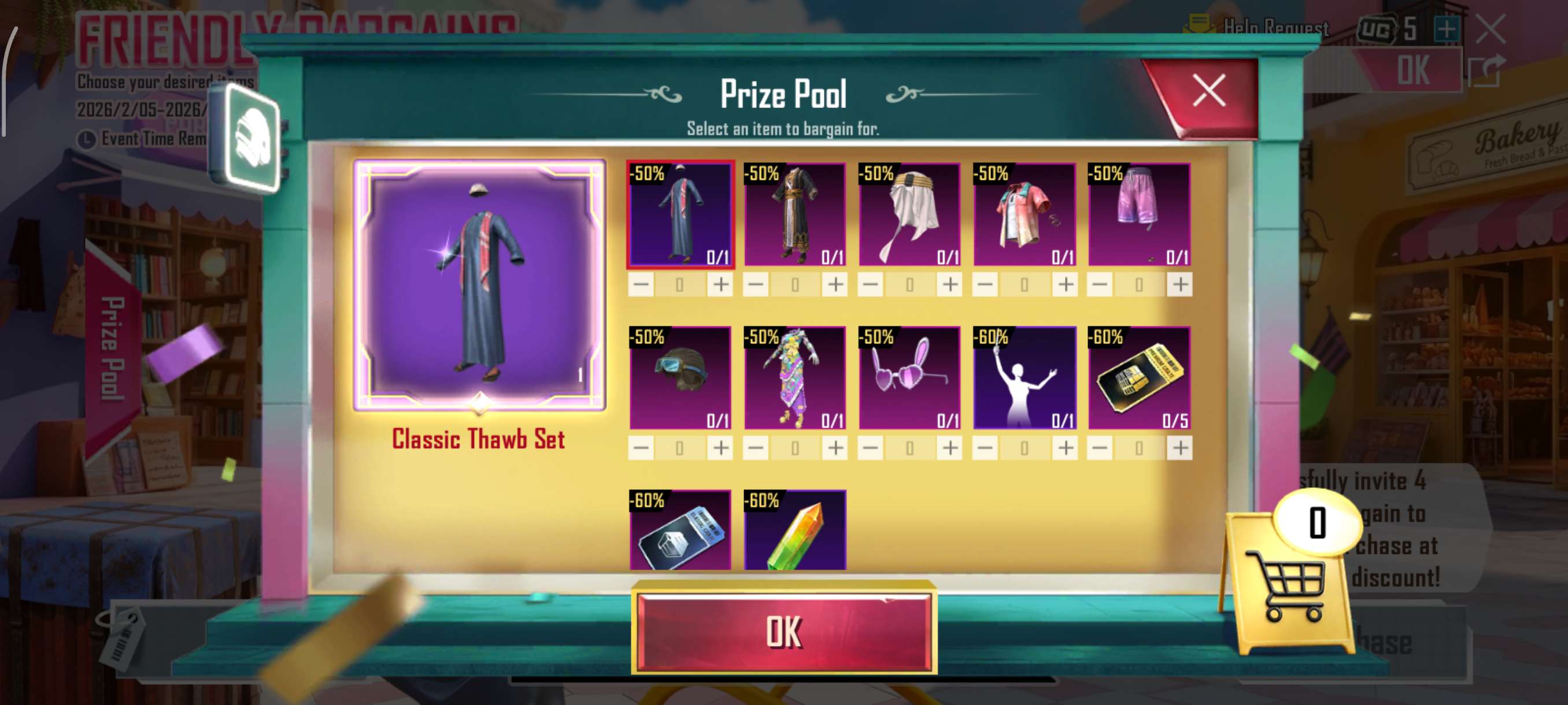
Task: Select the blue Classic Thawb Set tile
Action: click(x=680, y=214)
